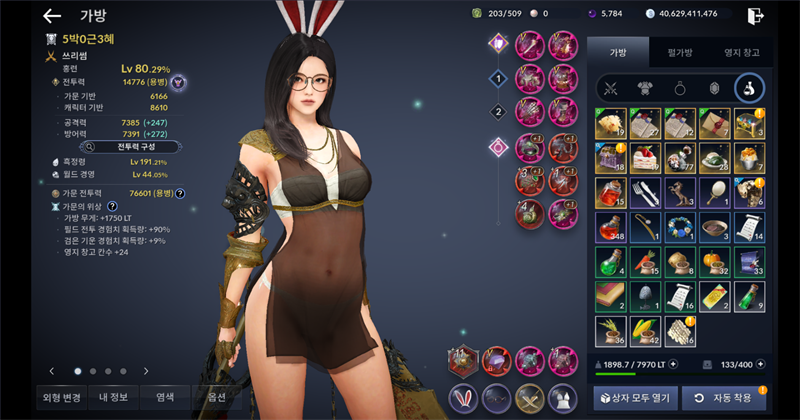Select the fork and knife item slot
Screen dimensions: 800x420
tap(645, 191)
